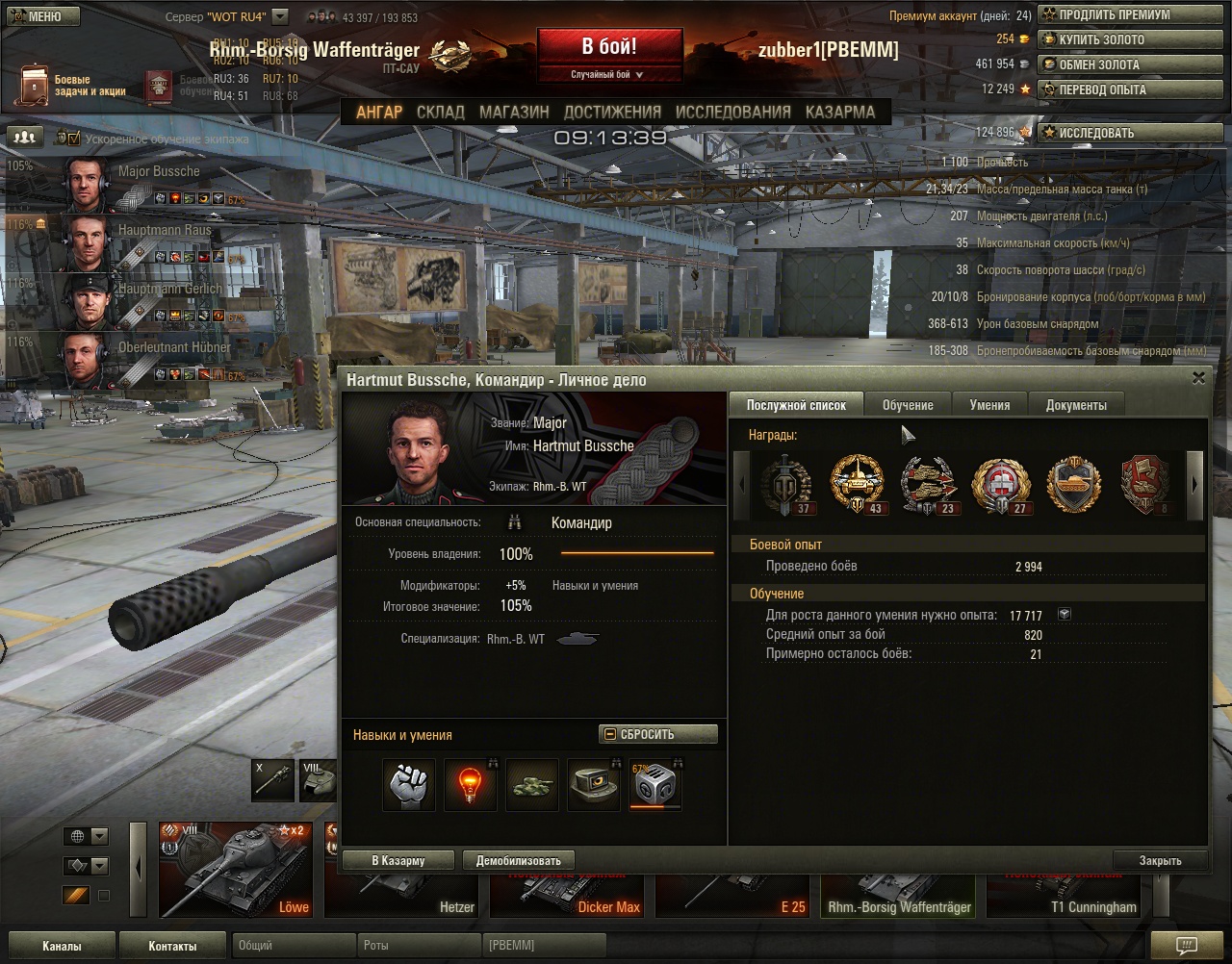Select the Löwe tank in the carousel
The width and height of the screenshot is (1232, 964).
point(236,870)
